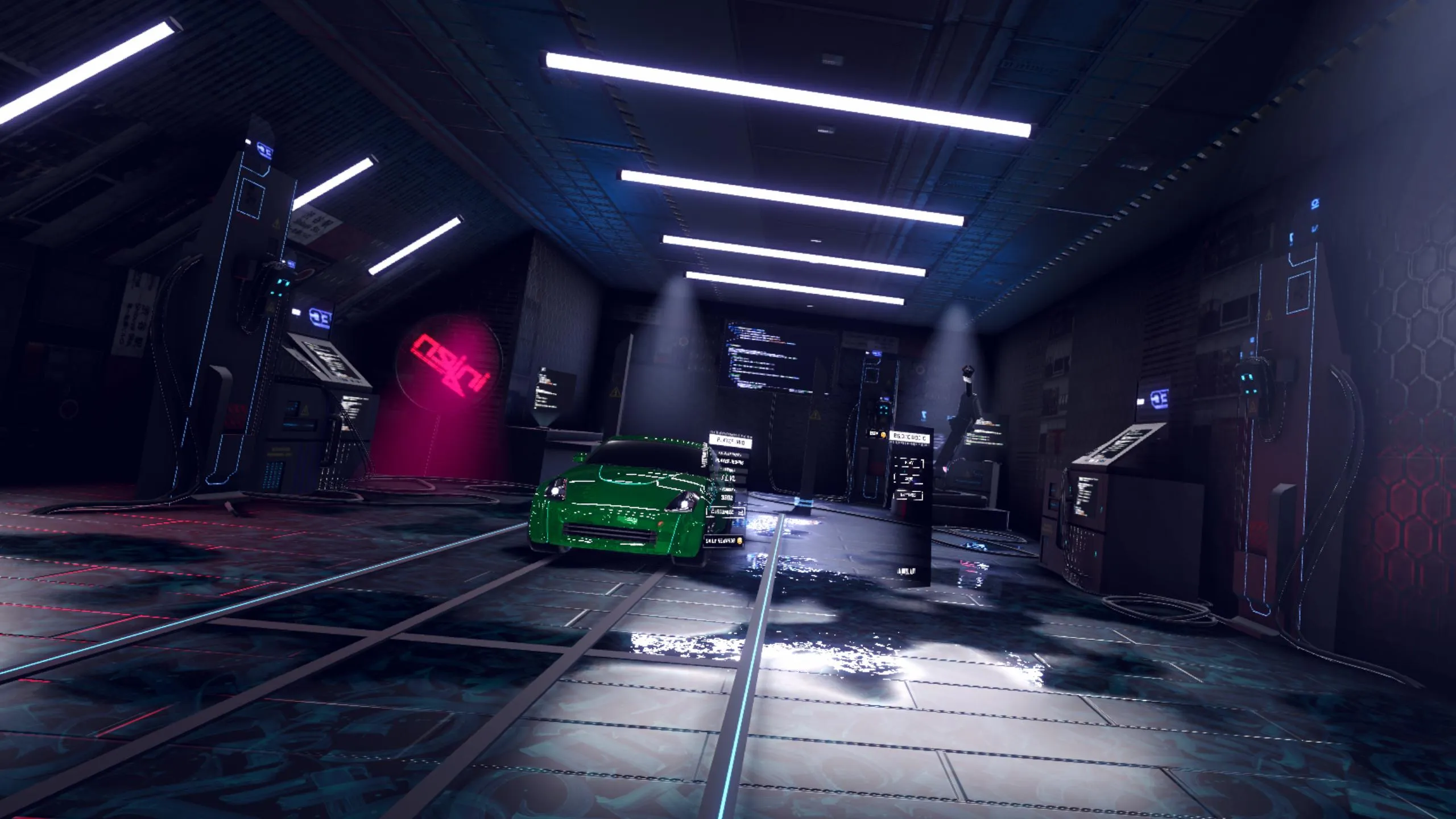Click the gold coin currency icon
Screen dimensions: 1456x819
coord(882,434)
